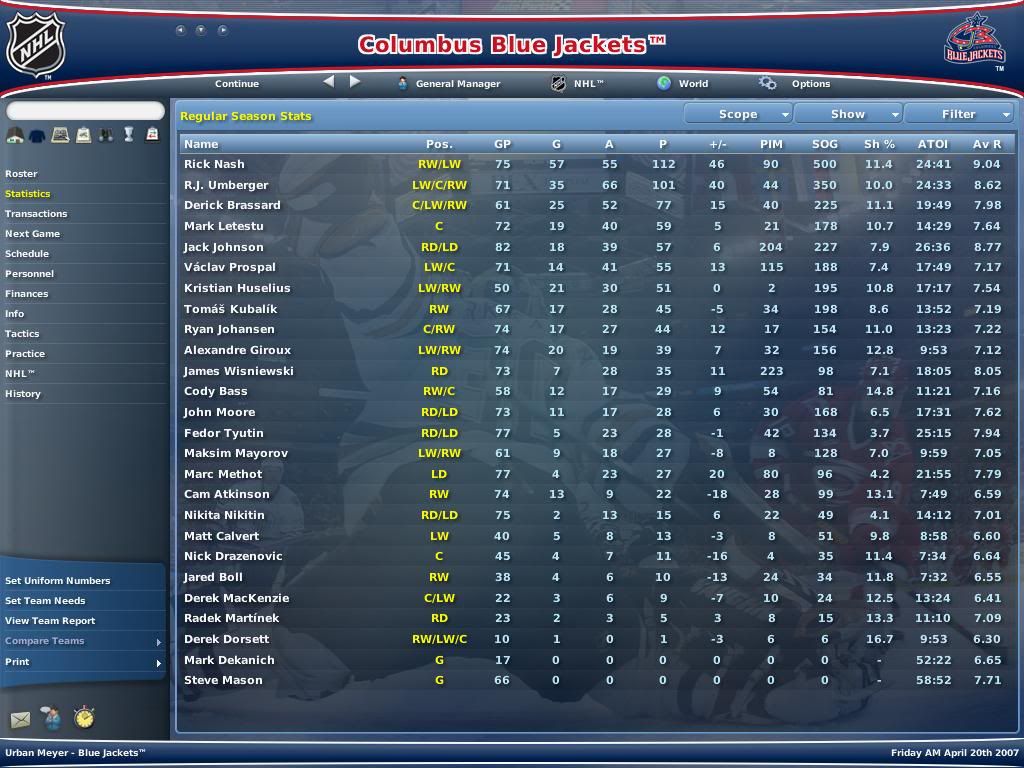Choose Set Uniform Numbers
This screenshot has height=768, width=1024.
[x=58, y=581]
